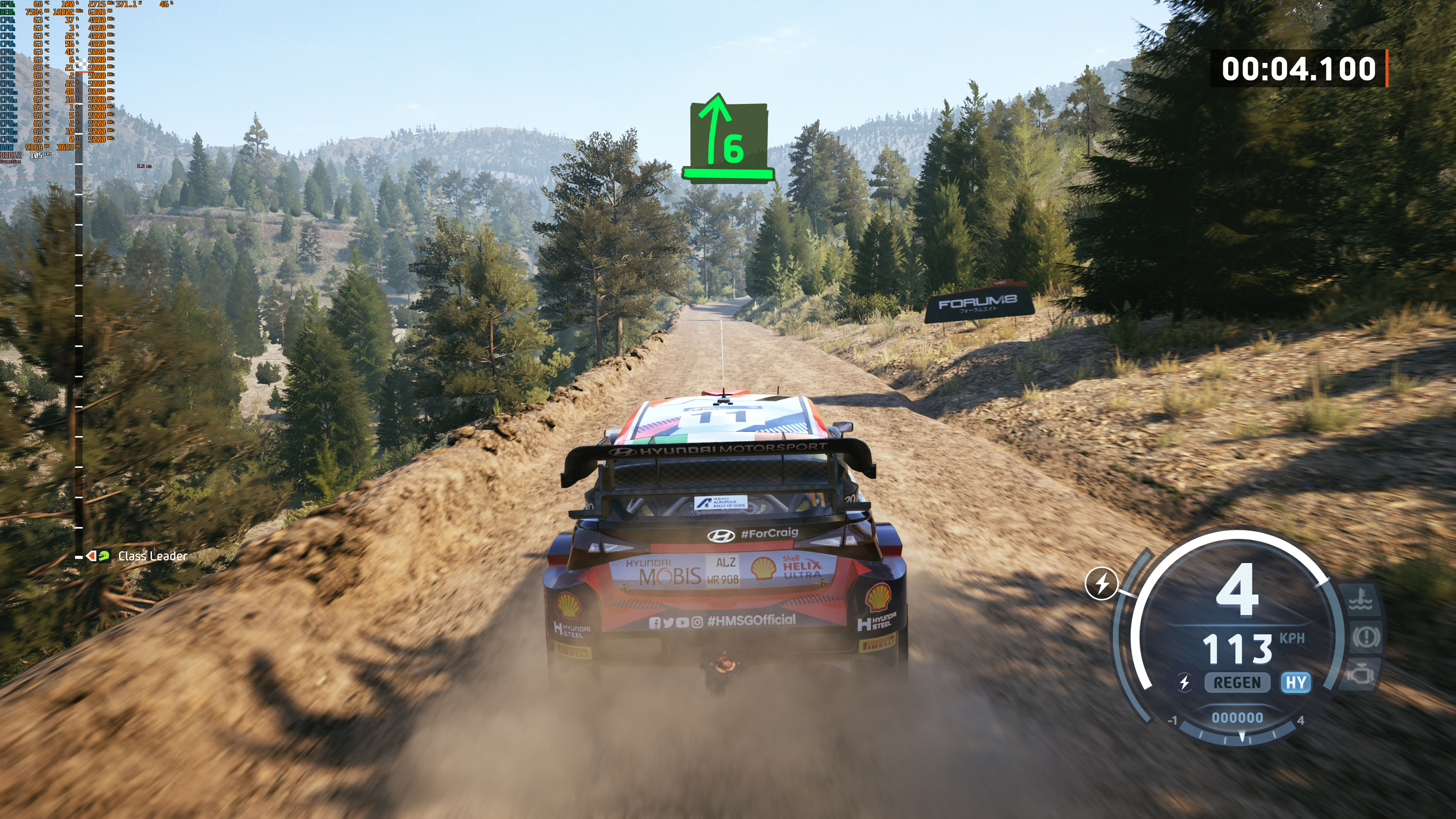Click the blue HY hybrid badge

tap(1296, 683)
